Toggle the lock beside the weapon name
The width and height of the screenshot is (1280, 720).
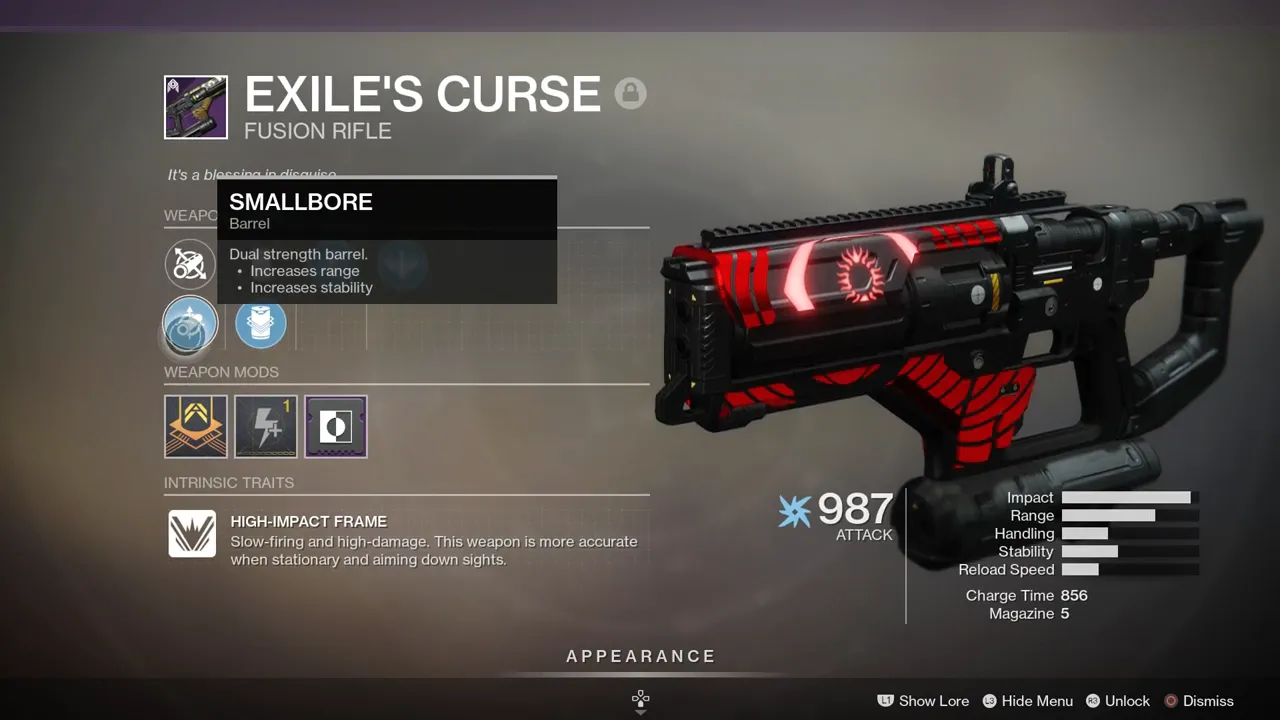[631, 93]
